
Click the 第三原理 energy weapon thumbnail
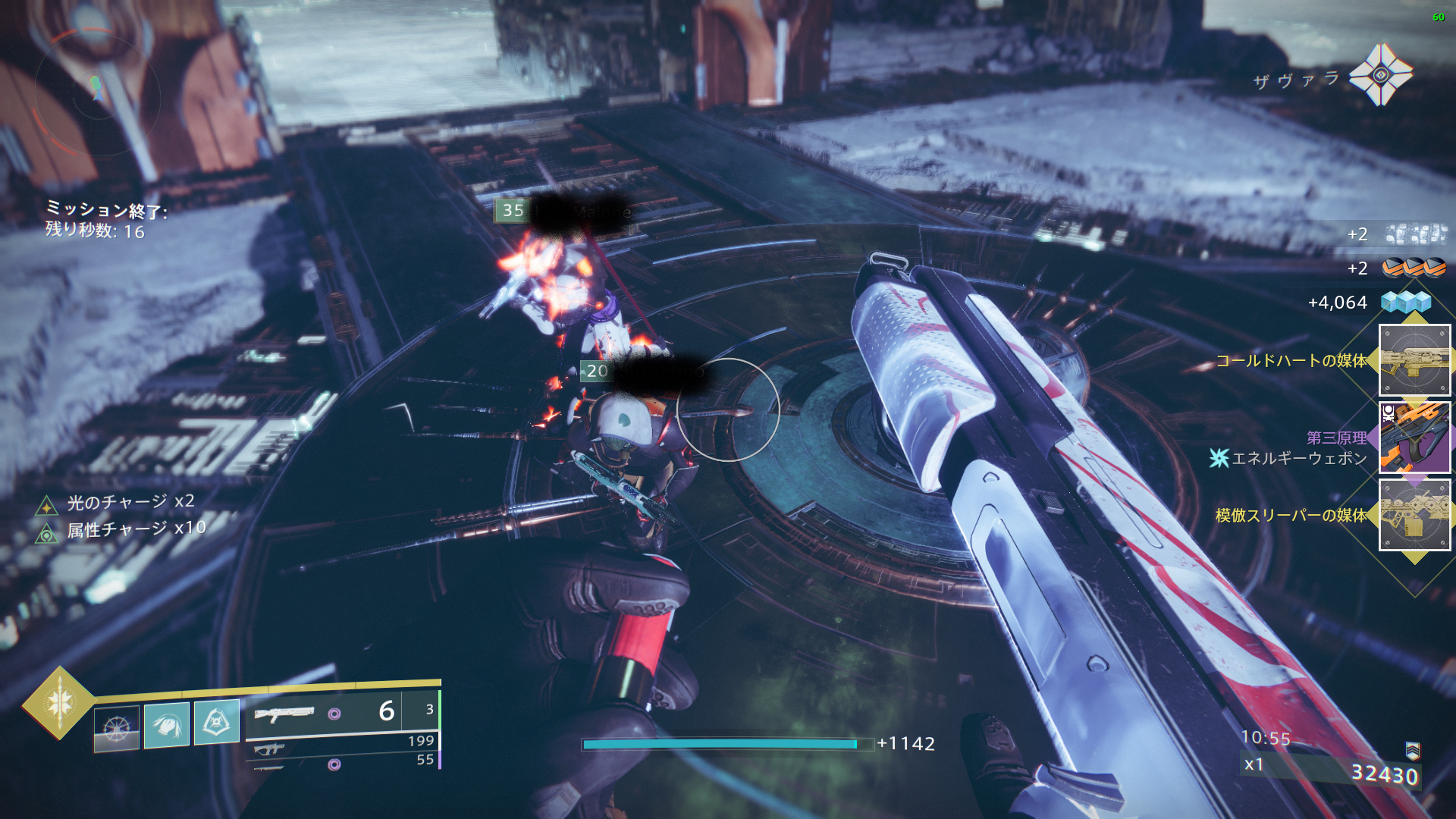[1414, 438]
